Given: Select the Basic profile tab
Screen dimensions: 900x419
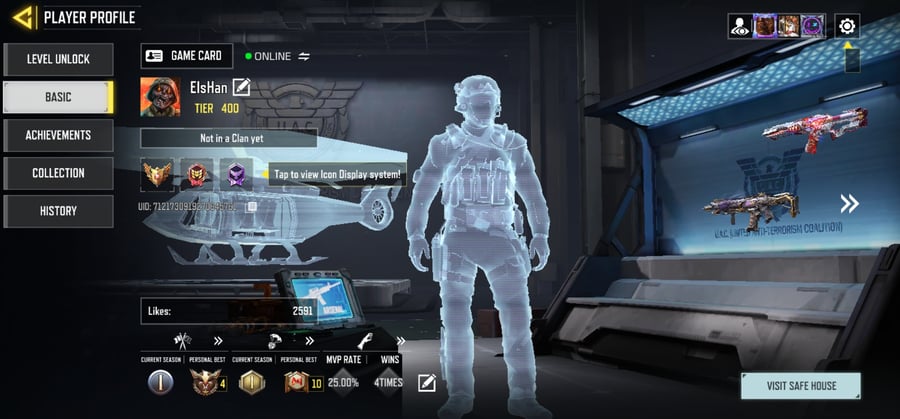Looking at the screenshot, I should click(x=58, y=97).
